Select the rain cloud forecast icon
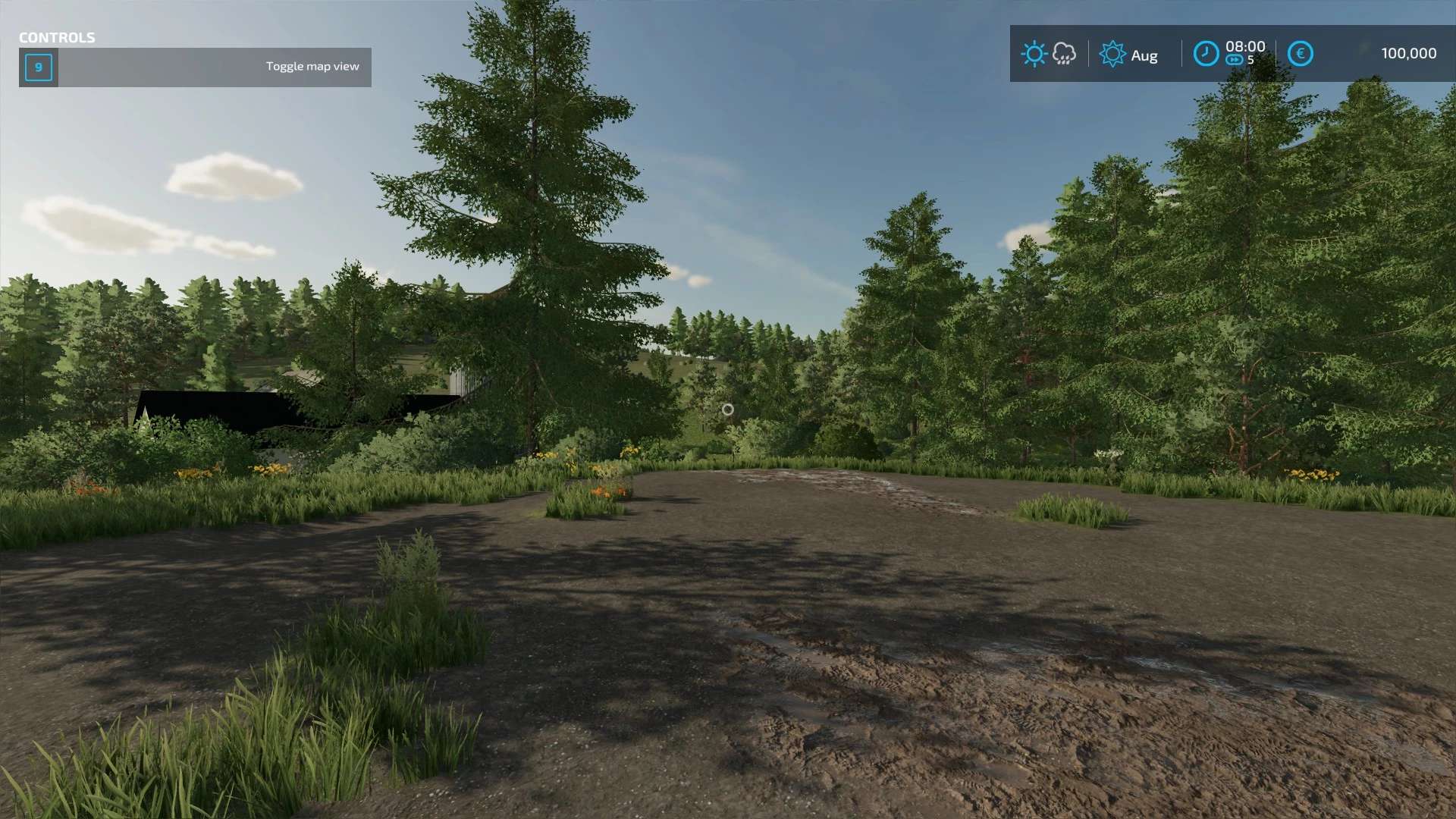The height and width of the screenshot is (819, 1456). pyautogui.click(x=1064, y=54)
